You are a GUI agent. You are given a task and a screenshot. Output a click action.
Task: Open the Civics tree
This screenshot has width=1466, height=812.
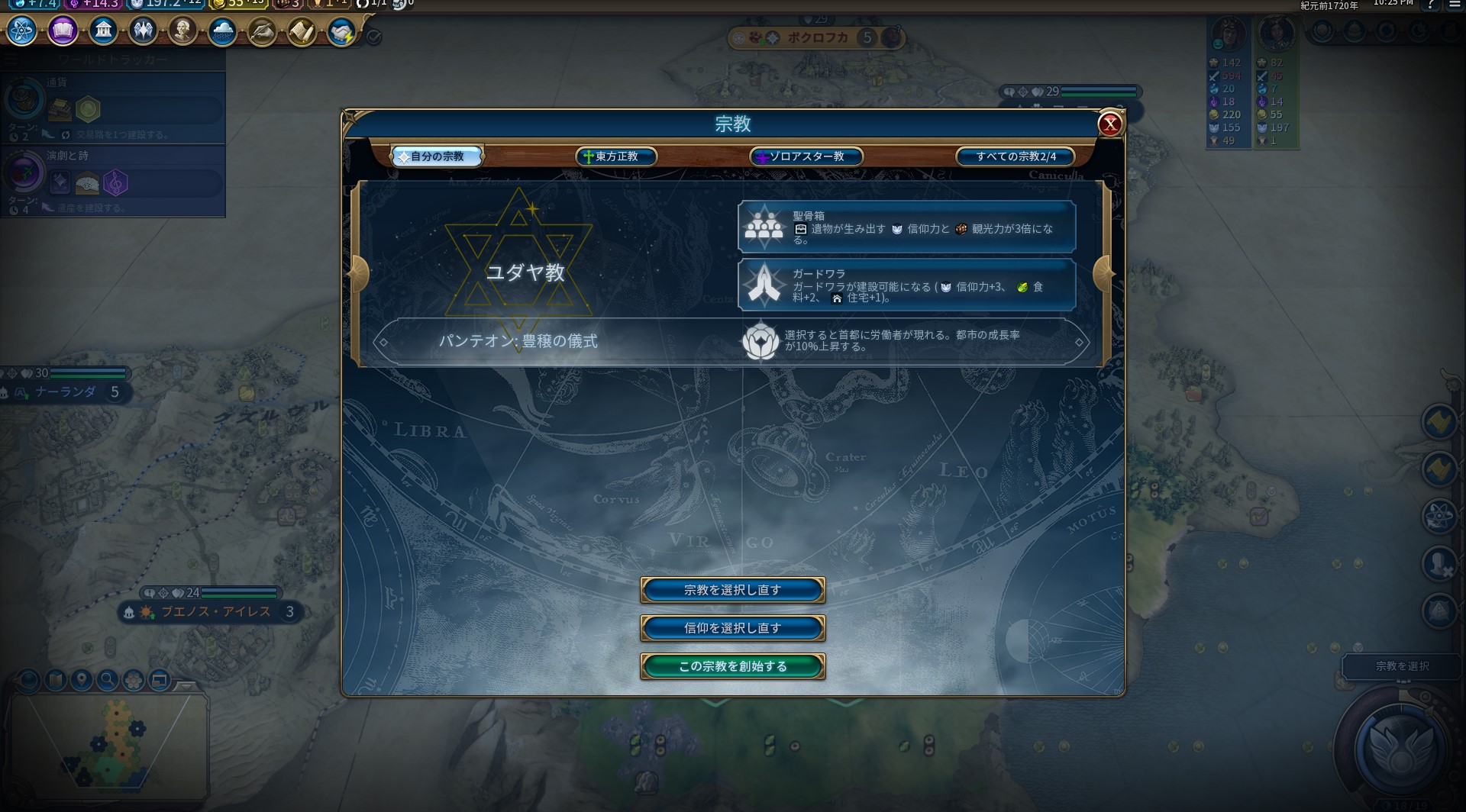63,31
